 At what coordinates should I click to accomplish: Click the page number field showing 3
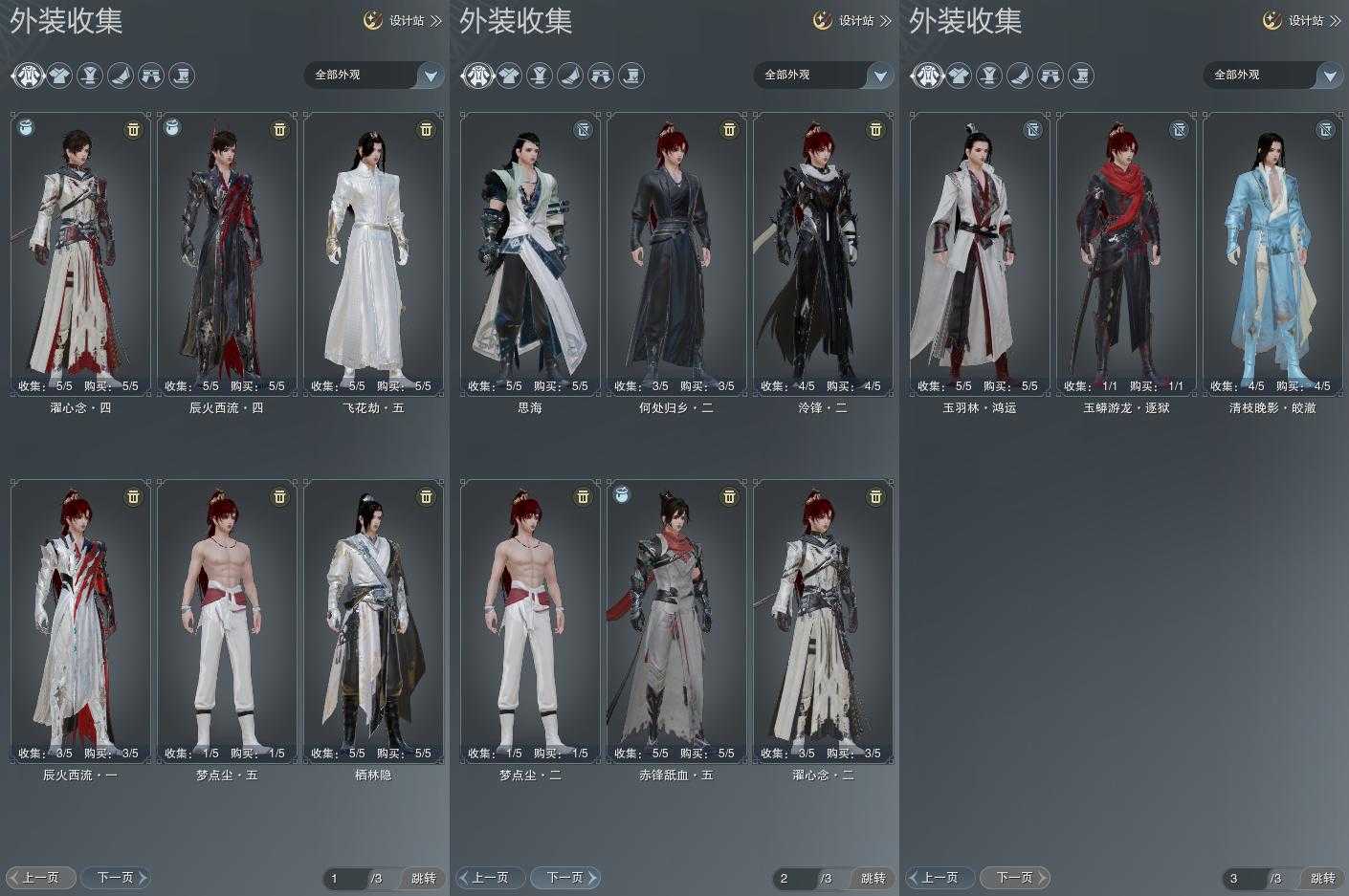pos(1244,878)
